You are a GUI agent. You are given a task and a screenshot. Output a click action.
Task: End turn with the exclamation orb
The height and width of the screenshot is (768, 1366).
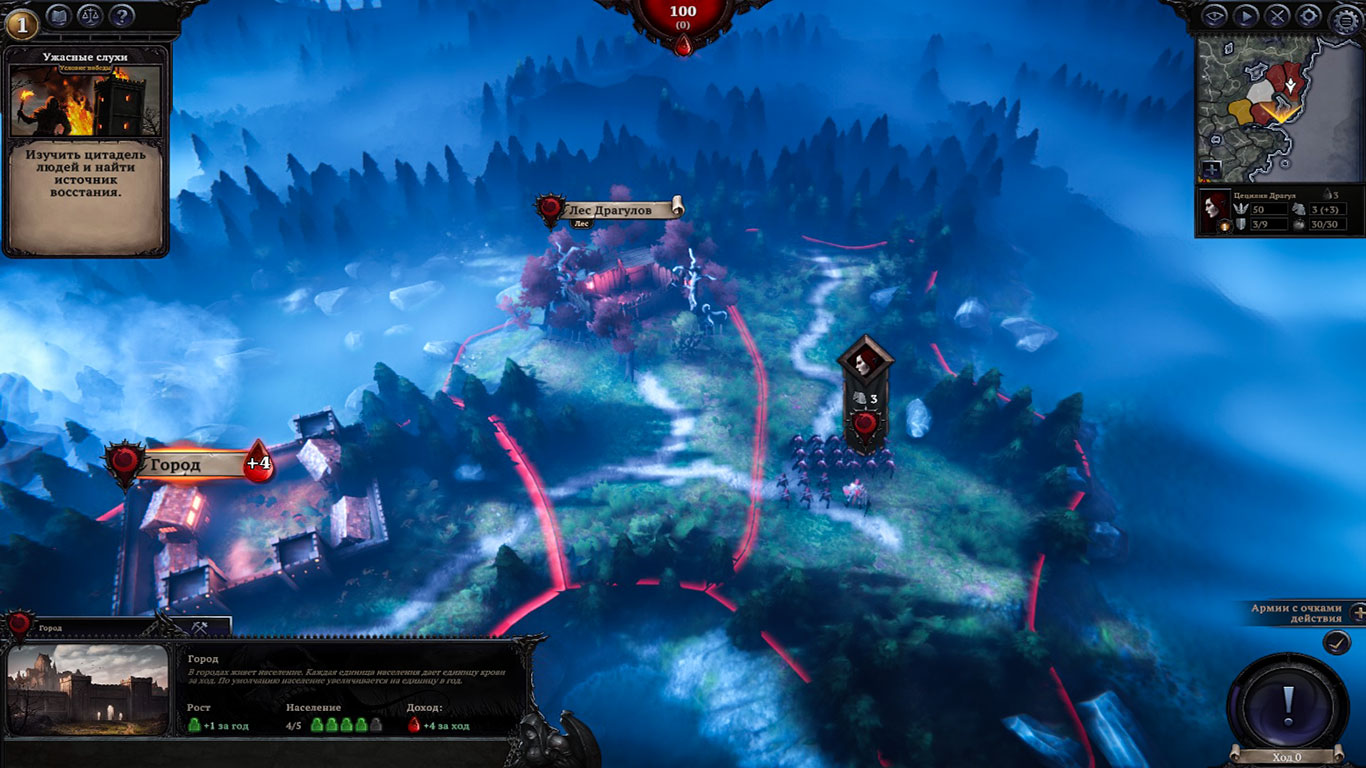(x=1288, y=700)
